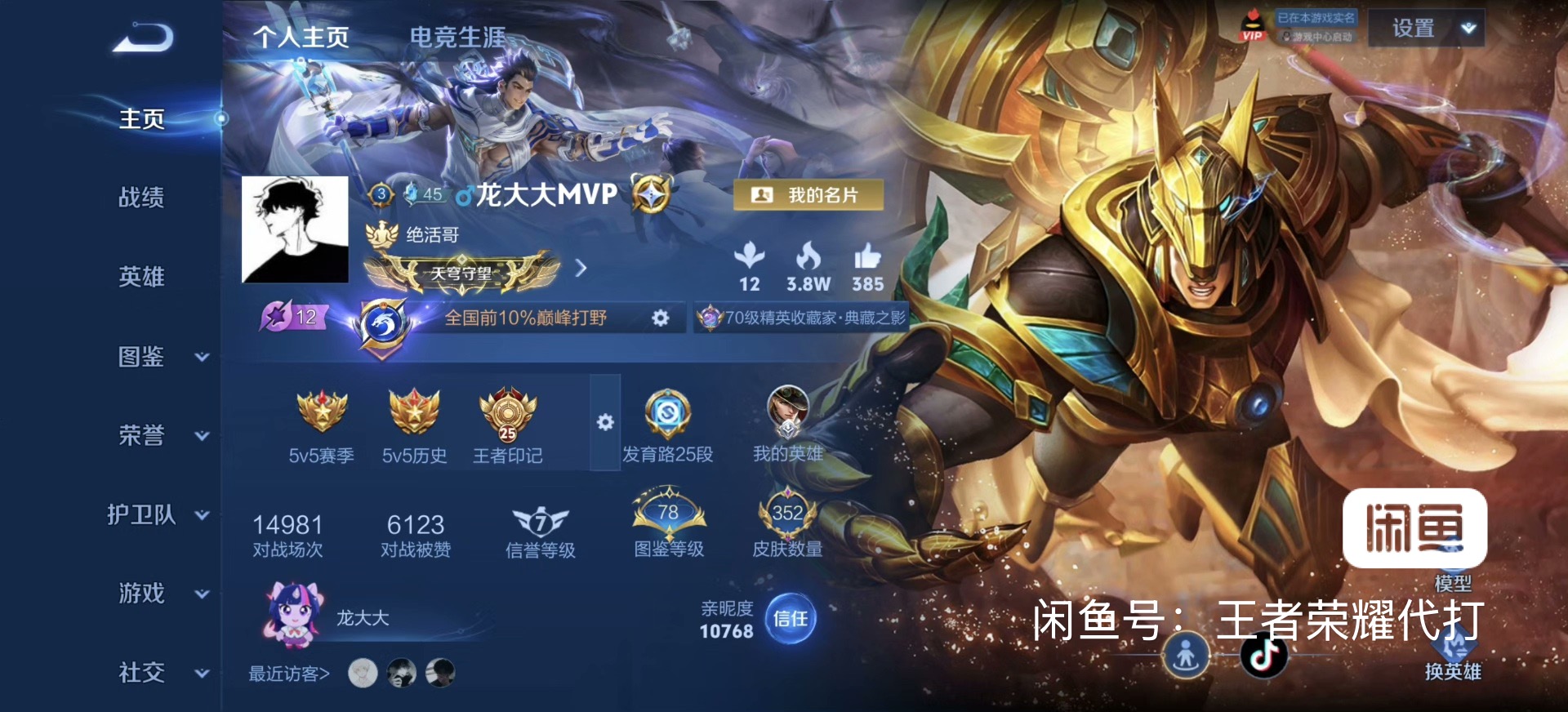Open 我的名片 name card
1568x712 pixels.
(x=808, y=195)
